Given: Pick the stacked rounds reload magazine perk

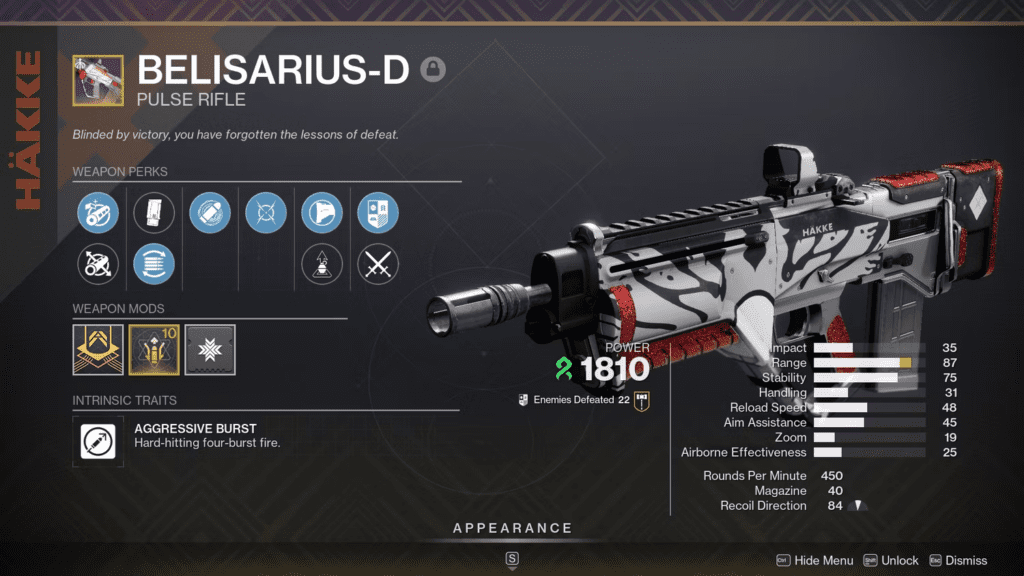Looking at the screenshot, I should coord(154,265).
